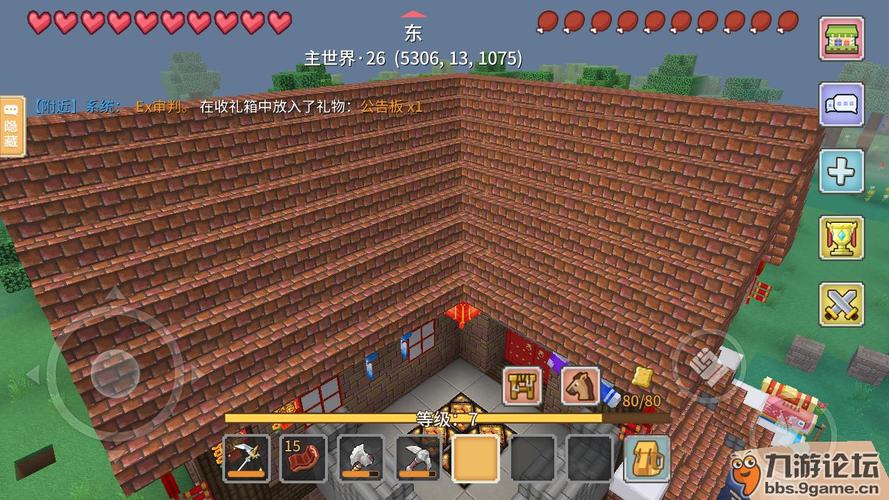Tap the fist attack button

tap(706, 362)
